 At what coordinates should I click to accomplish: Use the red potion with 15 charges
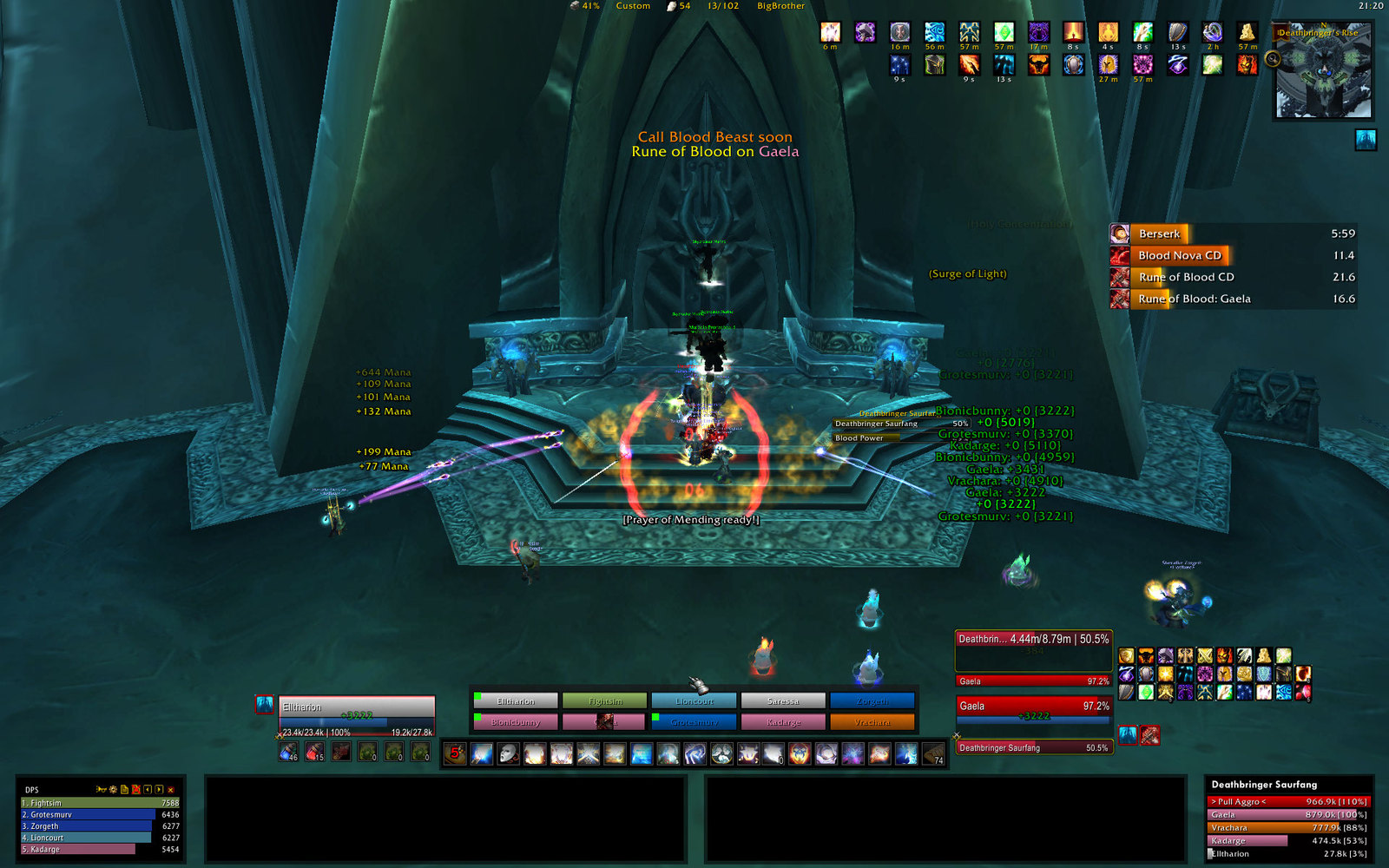(x=314, y=752)
